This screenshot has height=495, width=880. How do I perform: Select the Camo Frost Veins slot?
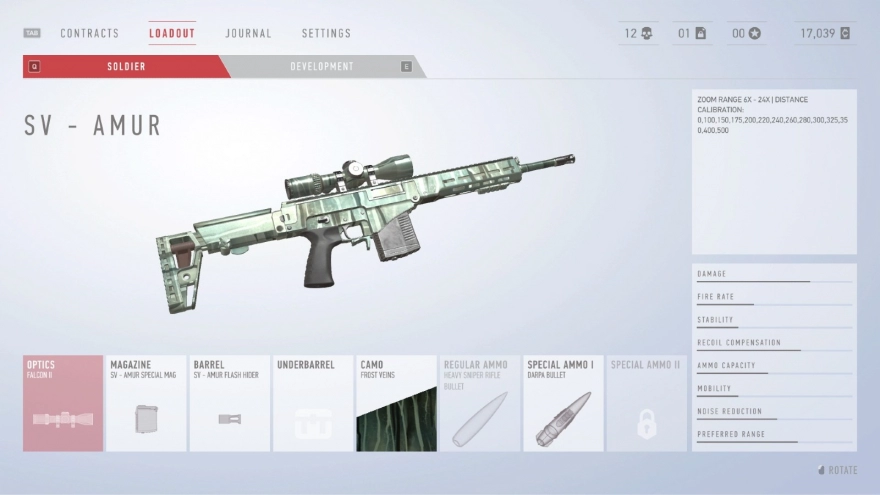[x=396, y=403]
